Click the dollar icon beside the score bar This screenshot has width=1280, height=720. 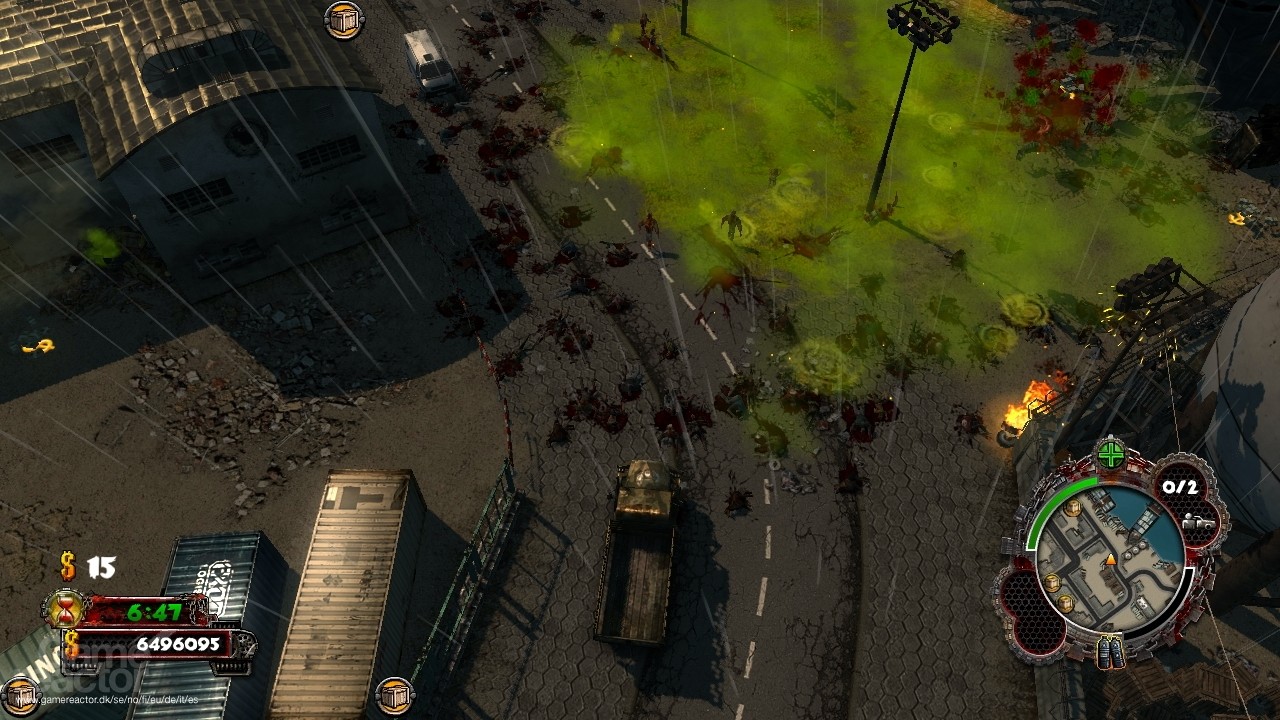coord(71,643)
